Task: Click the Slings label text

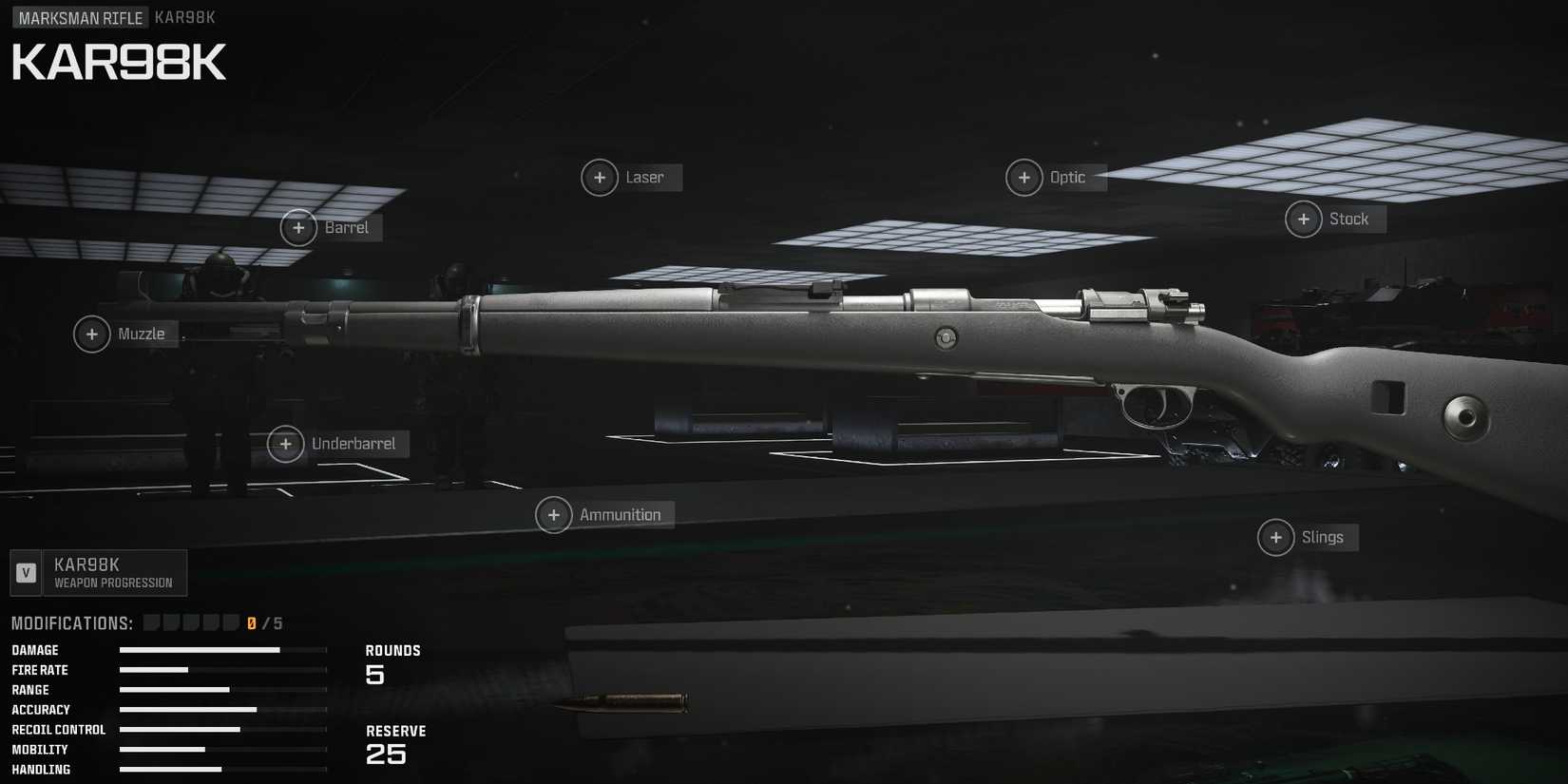Action: 1325,537
